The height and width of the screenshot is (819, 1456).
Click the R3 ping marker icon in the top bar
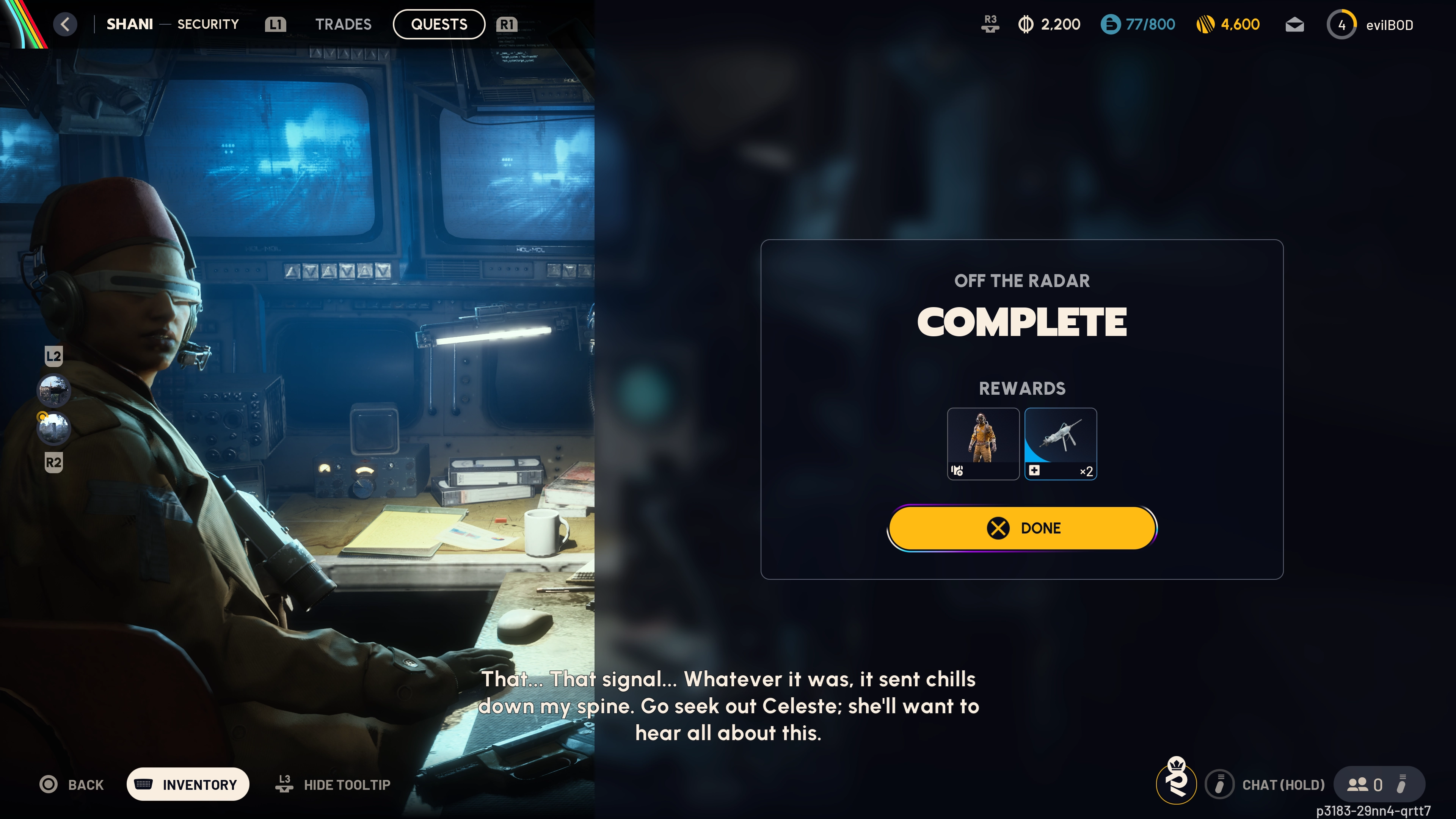[990, 24]
